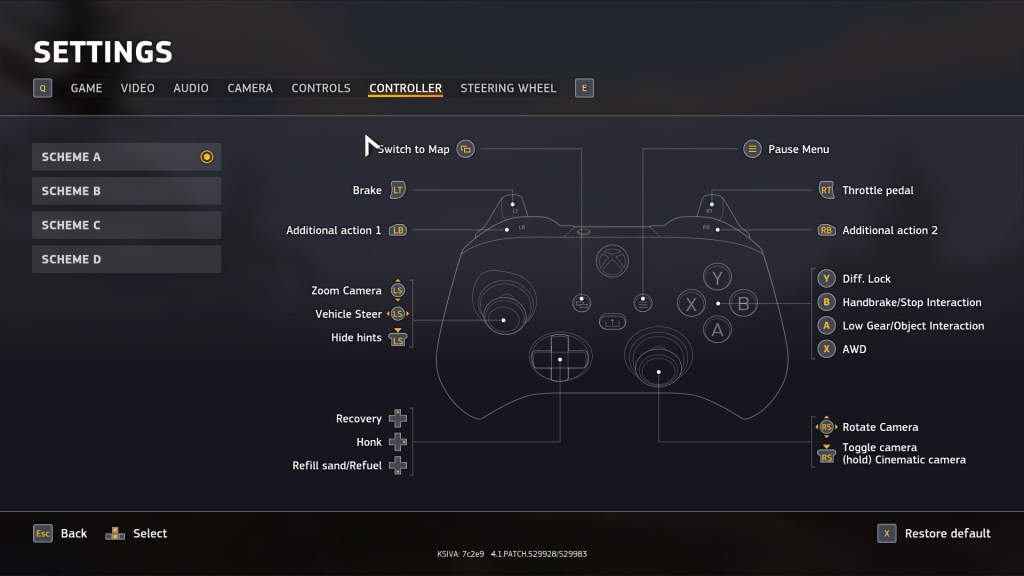Restore default controller settings
This screenshot has width=1024, height=576.
pos(935,533)
